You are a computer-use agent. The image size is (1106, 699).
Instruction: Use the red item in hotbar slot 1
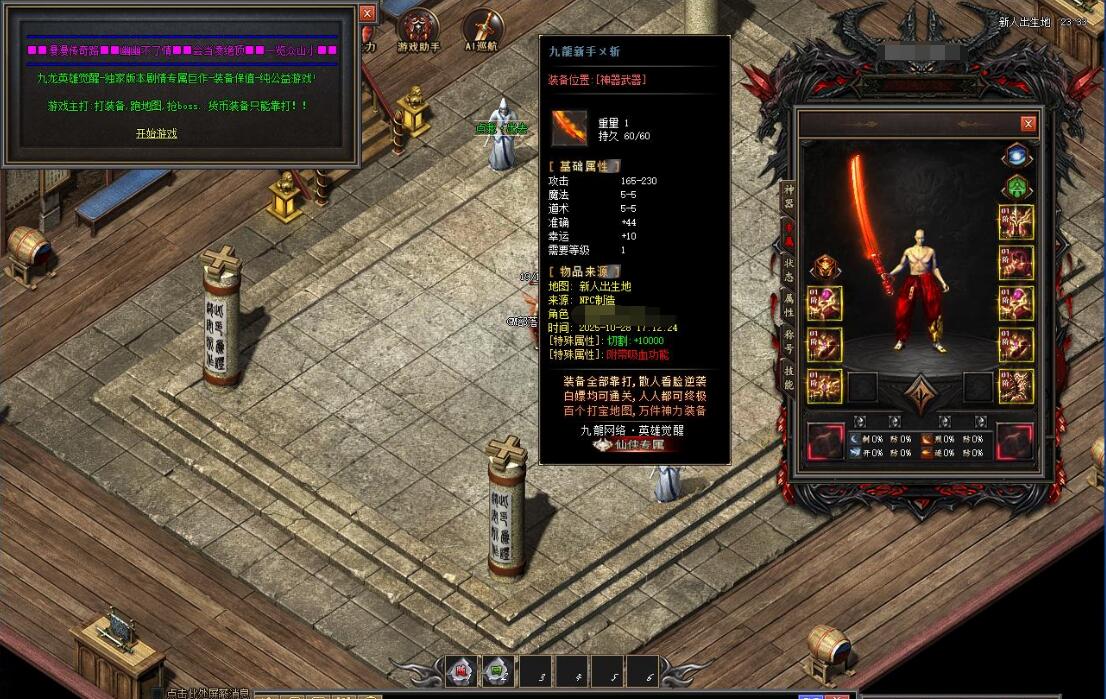pos(460,672)
